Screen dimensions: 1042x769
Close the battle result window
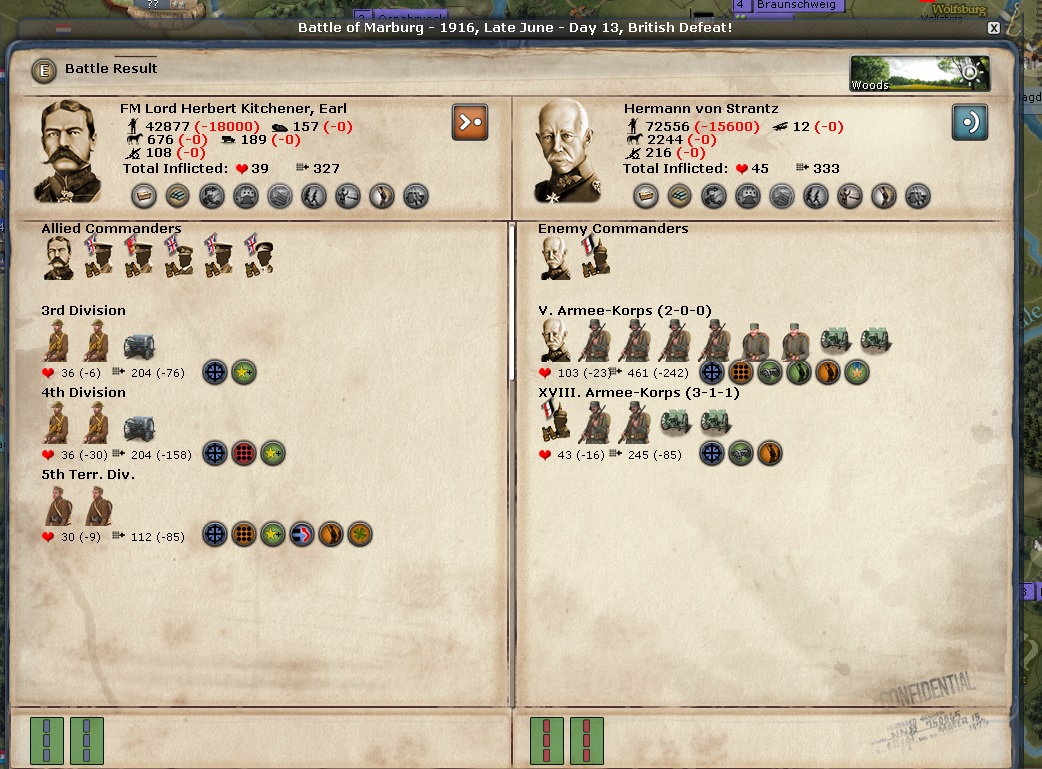(994, 28)
